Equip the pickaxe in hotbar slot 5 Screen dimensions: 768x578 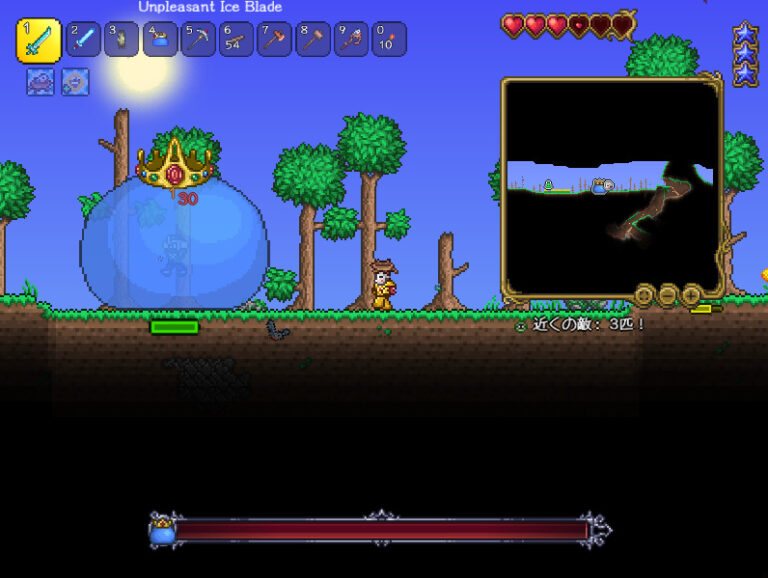198,40
